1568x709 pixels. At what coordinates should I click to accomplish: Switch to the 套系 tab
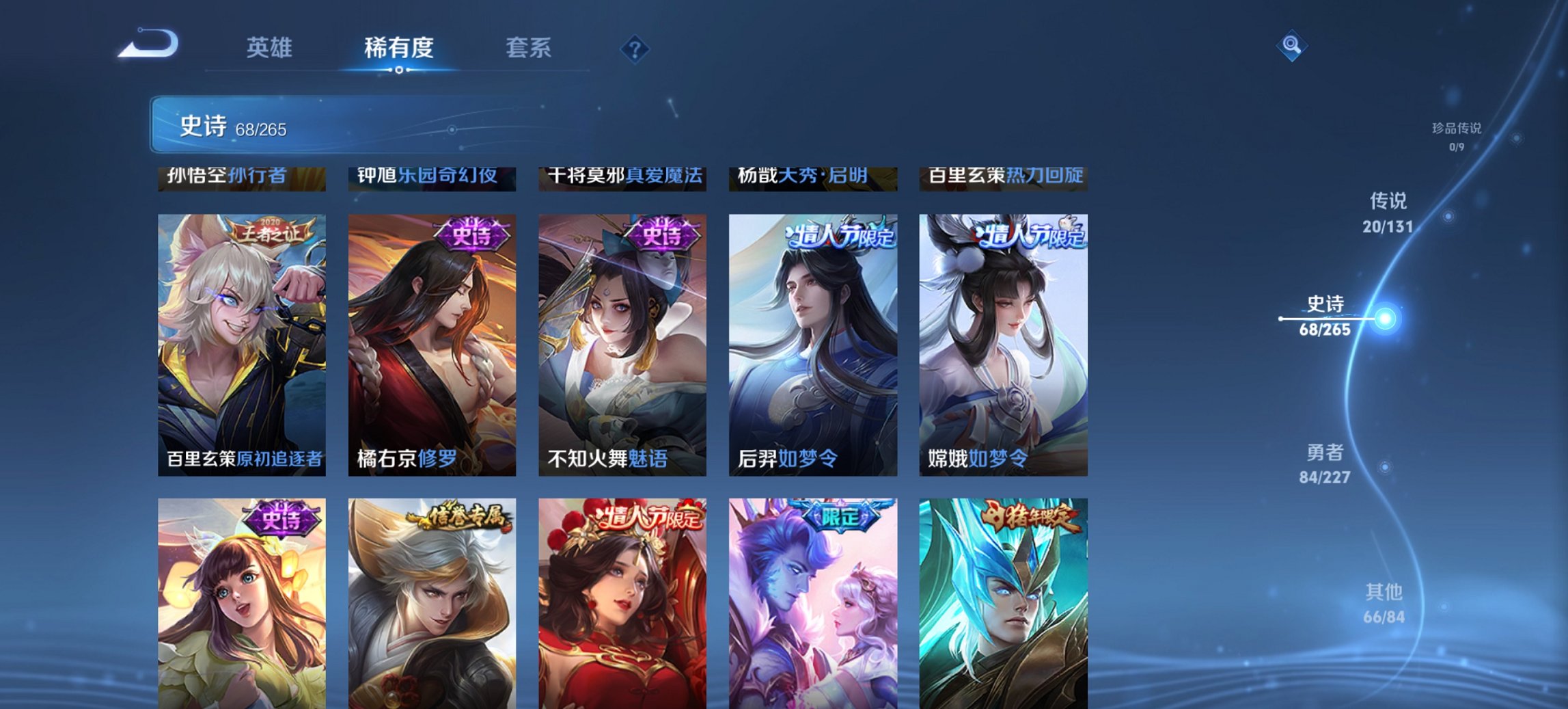[x=528, y=48]
